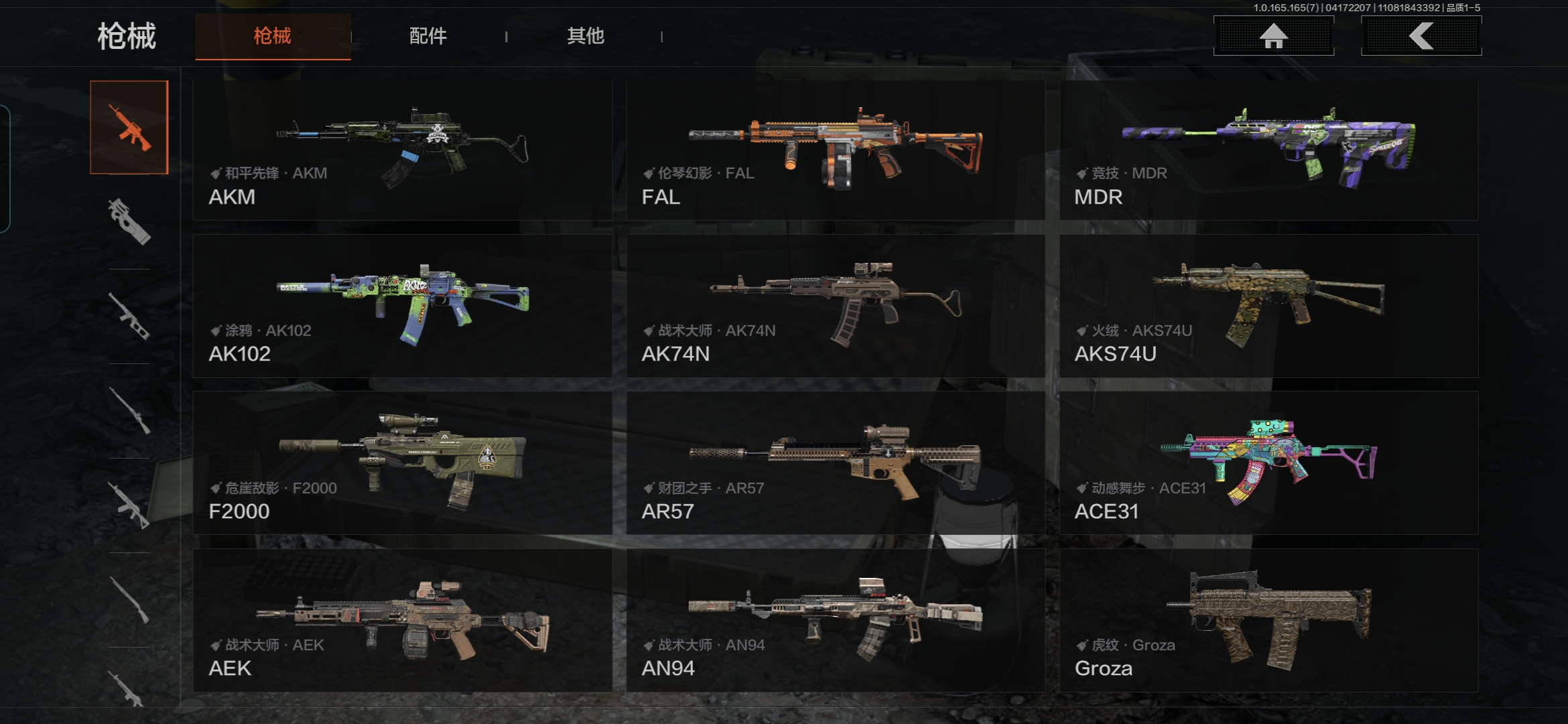Screen dimensions: 1568x724
Task: Select the AKM weapon card
Action: pyautogui.click(x=402, y=150)
